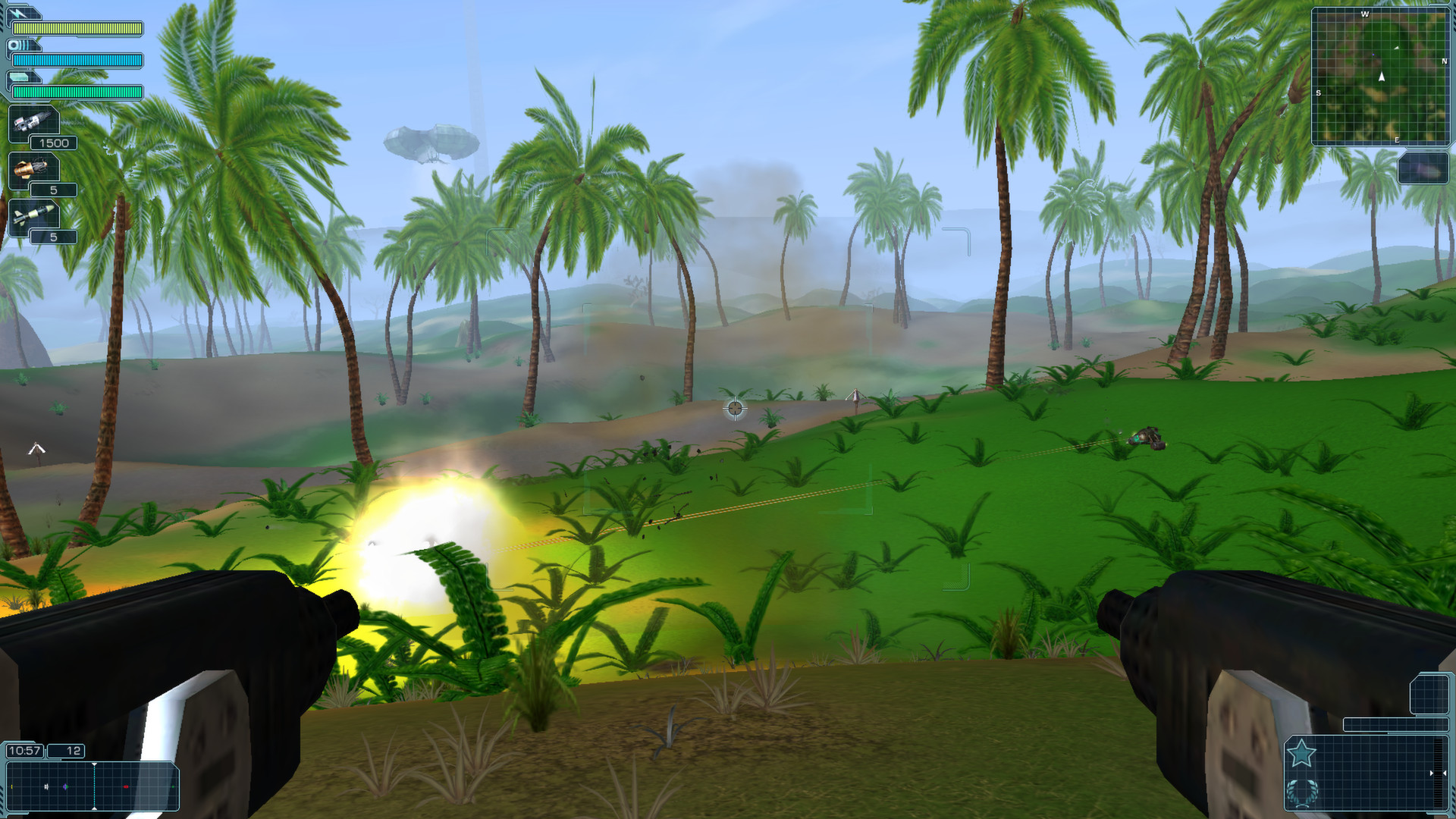Toggle the purple contact marker on the radar strip
This screenshot has height=819, width=1456.
coord(64,786)
